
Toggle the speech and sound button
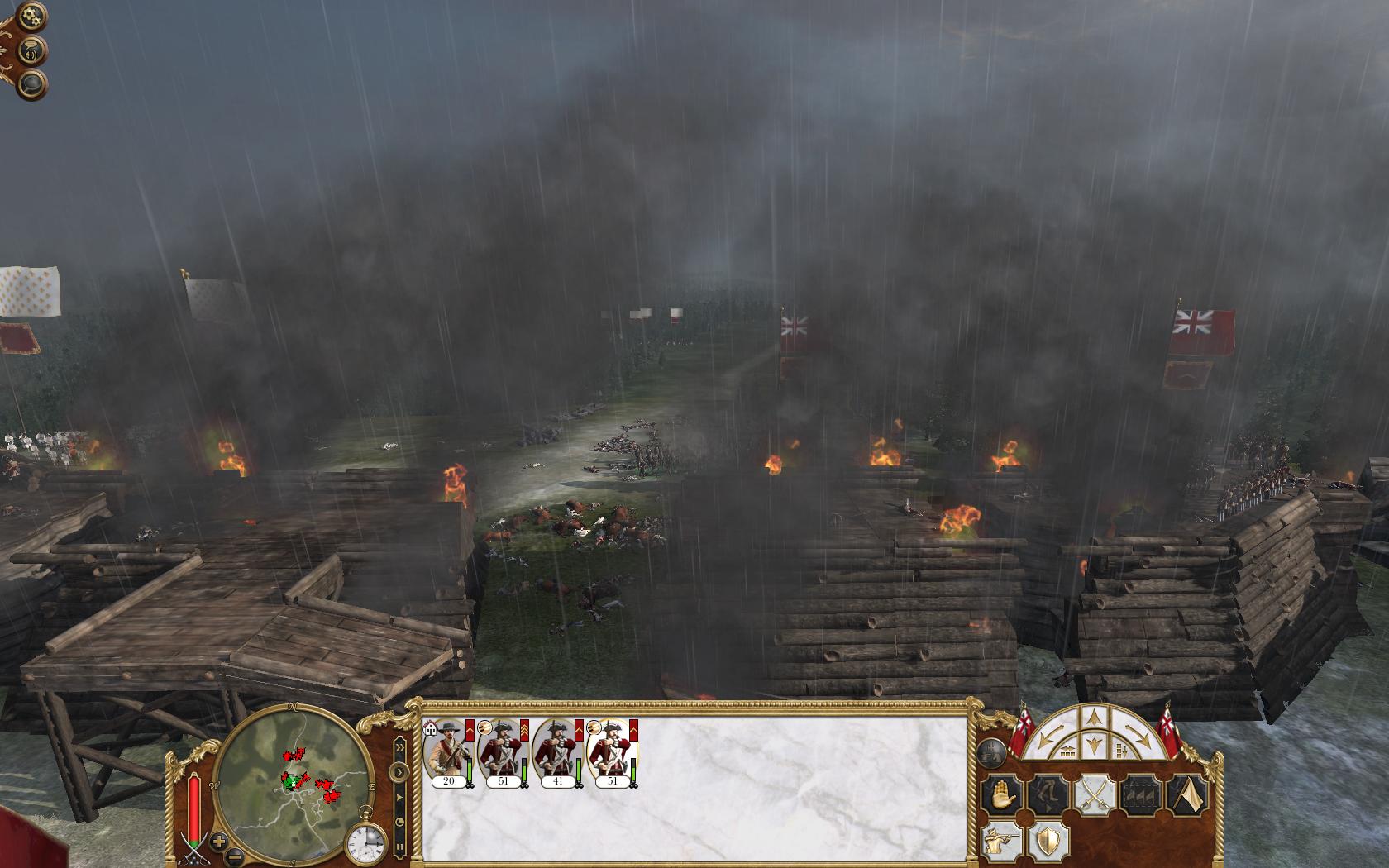coord(32,51)
